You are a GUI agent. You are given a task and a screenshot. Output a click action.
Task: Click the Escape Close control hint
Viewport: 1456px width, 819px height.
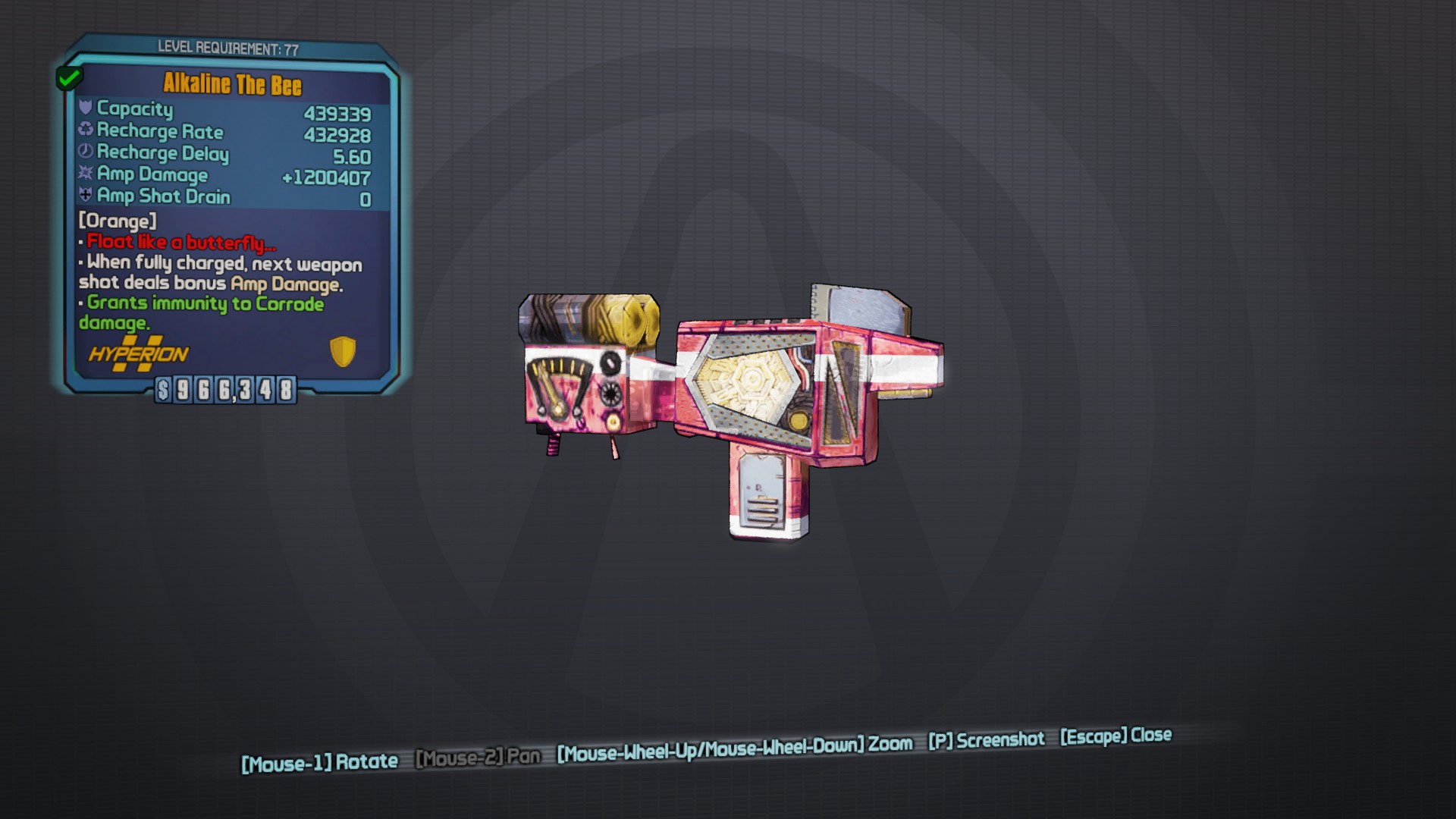coord(1113,735)
